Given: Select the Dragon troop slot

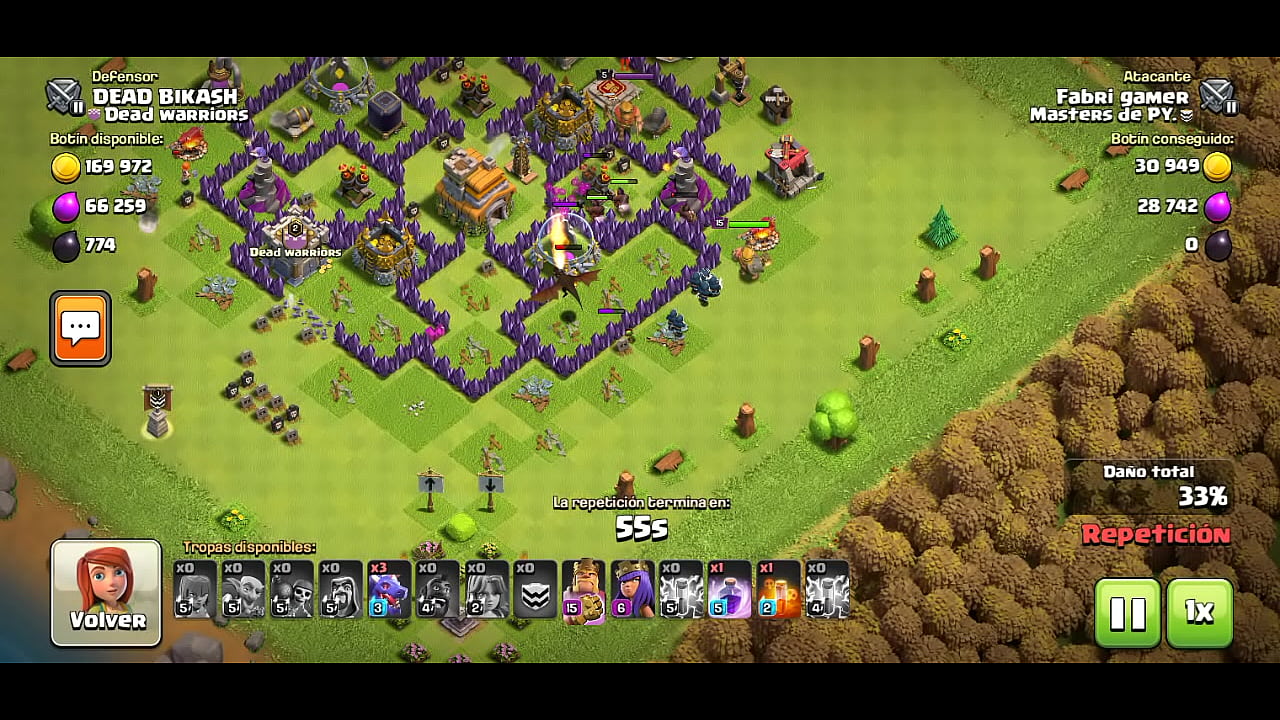Looking at the screenshot, I should pyautogui.click(x=389, y=589).
